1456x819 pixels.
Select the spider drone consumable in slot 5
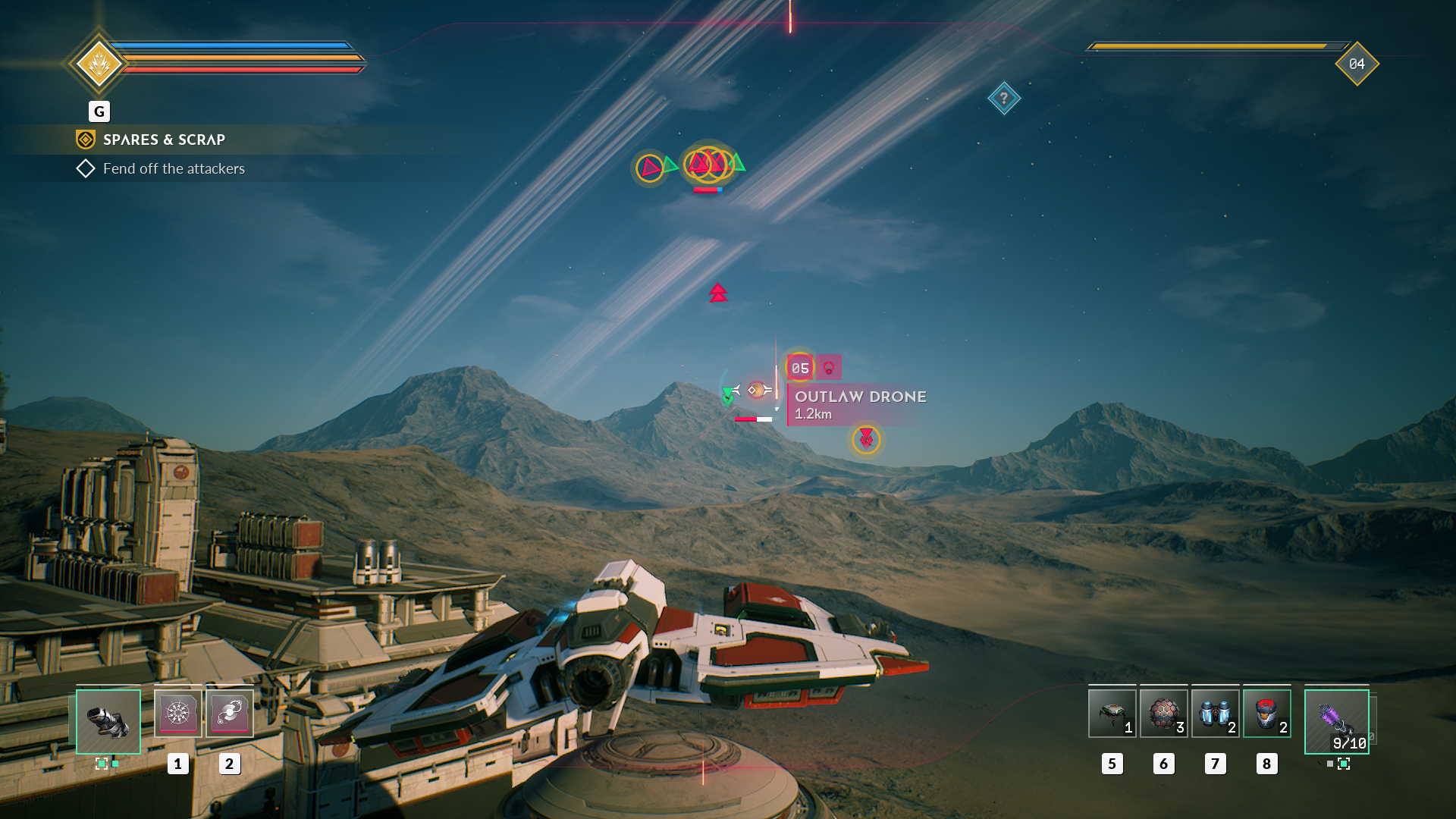(1112, 714)
